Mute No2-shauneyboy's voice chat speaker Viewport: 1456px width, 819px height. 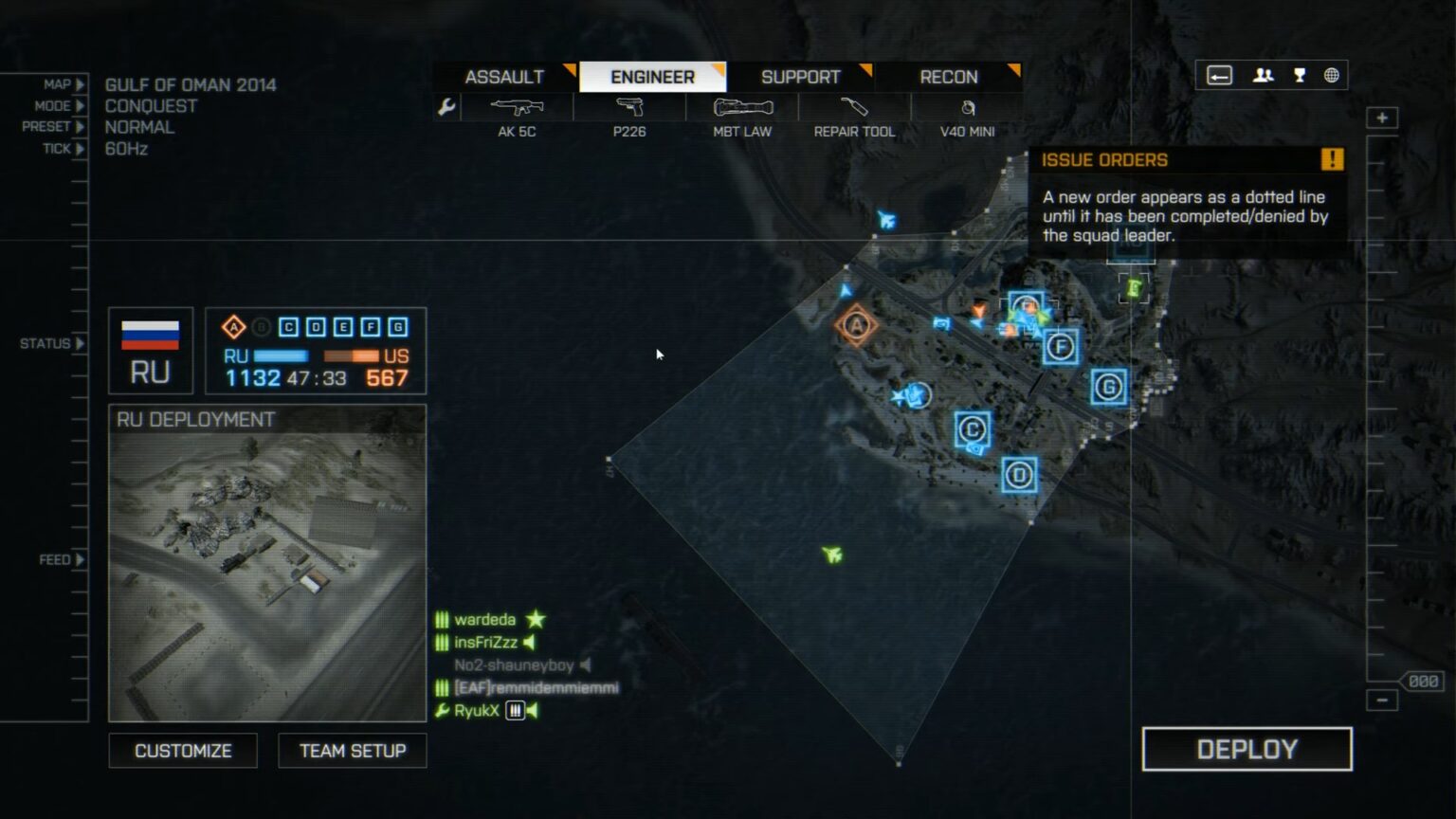[x=587, y=665]
